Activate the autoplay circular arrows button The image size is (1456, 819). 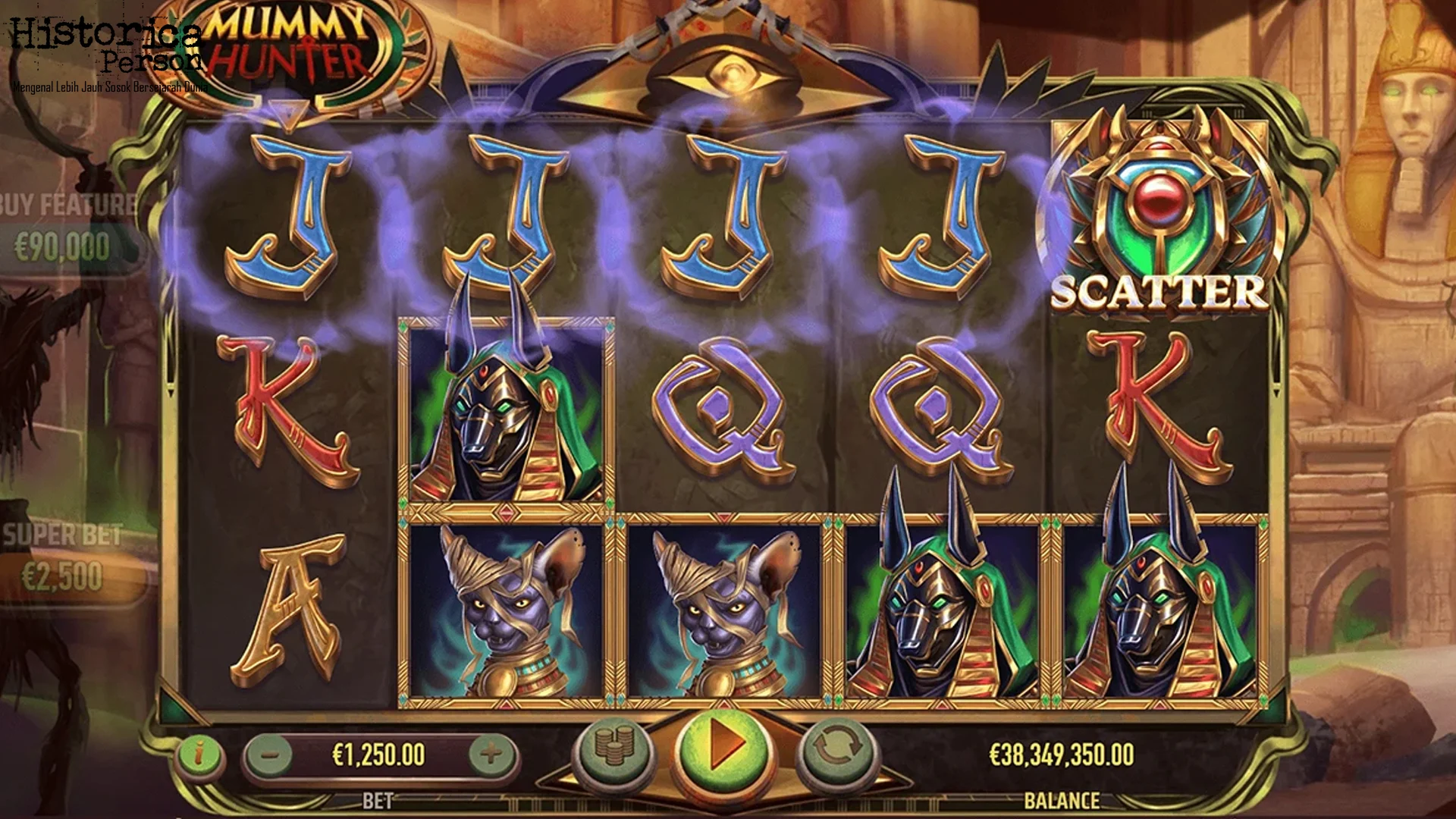point(837,749)
